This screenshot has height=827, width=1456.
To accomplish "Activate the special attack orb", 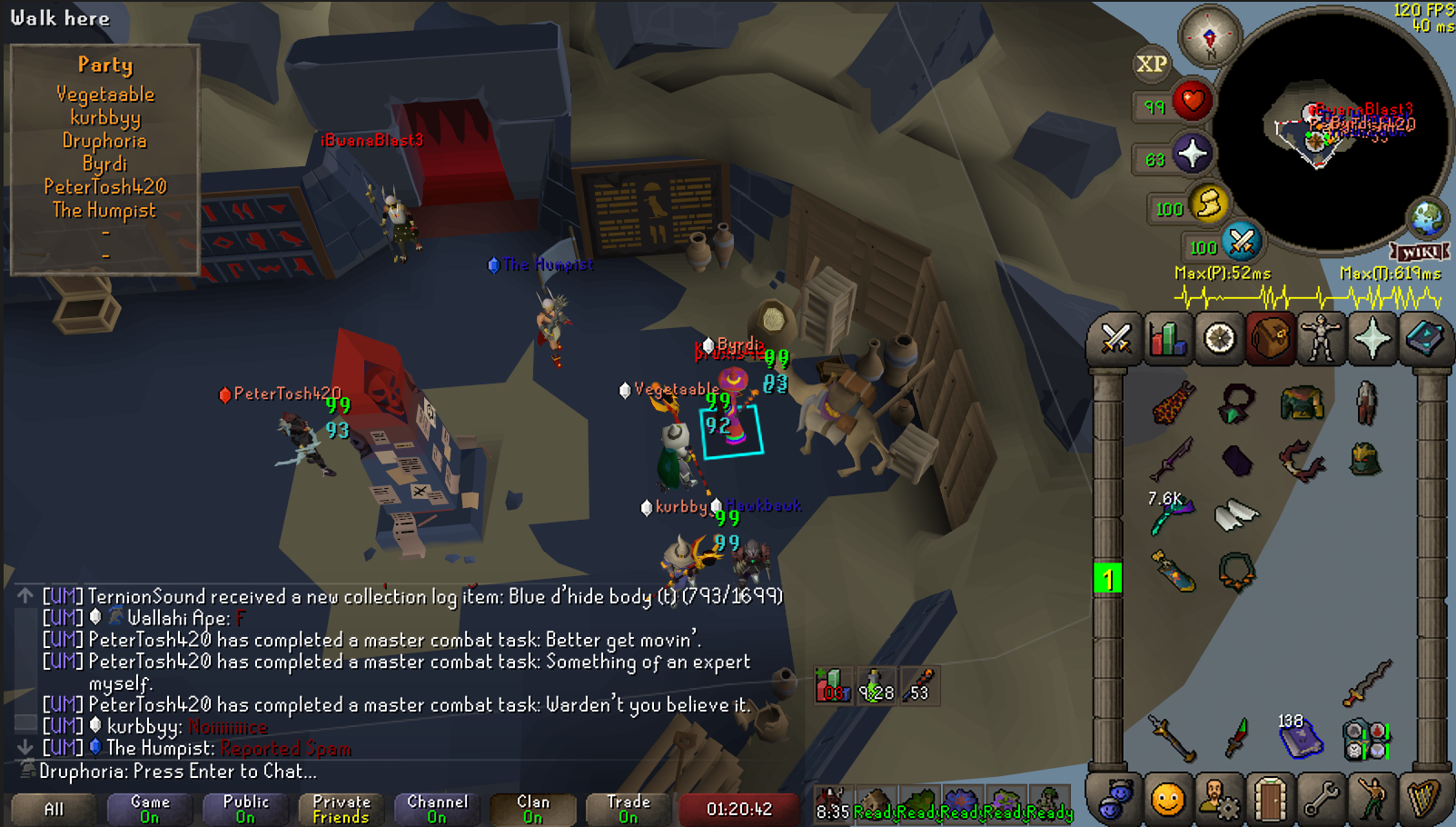I will pyautogui.click(x=1241, y=242).
